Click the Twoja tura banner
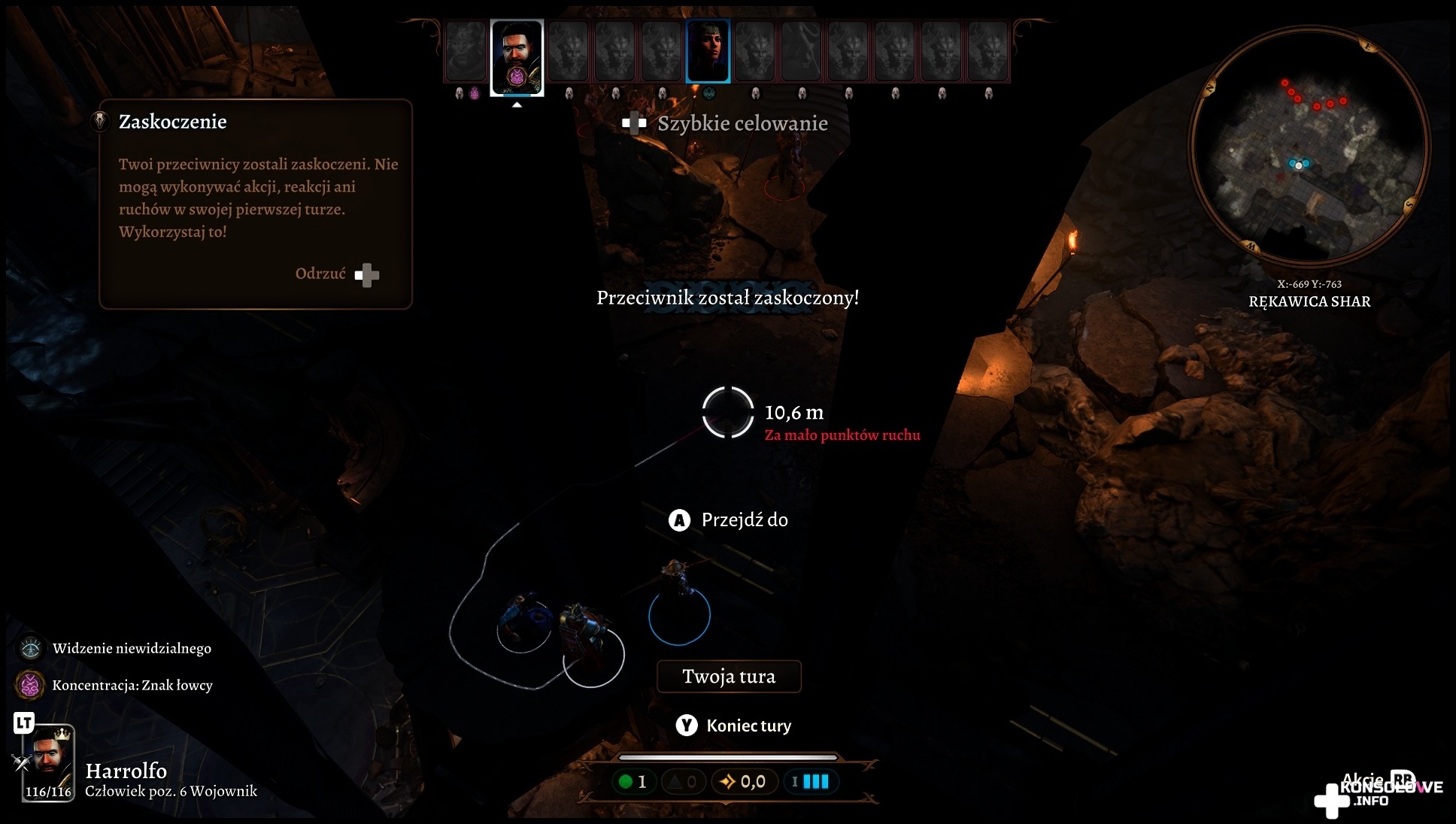 pos(729,677)
